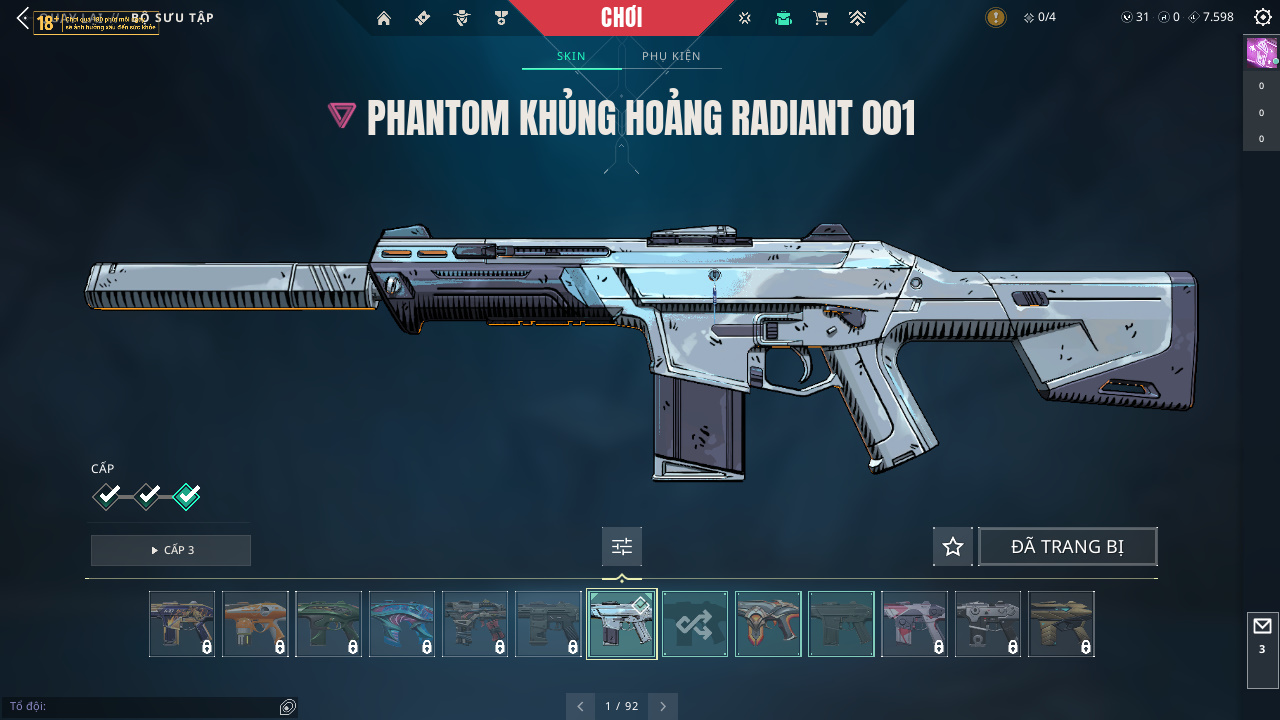The image size is (1280, 720).
Task: Switch to the PHỤ KIỆN tab
Action: coord(671,56)
